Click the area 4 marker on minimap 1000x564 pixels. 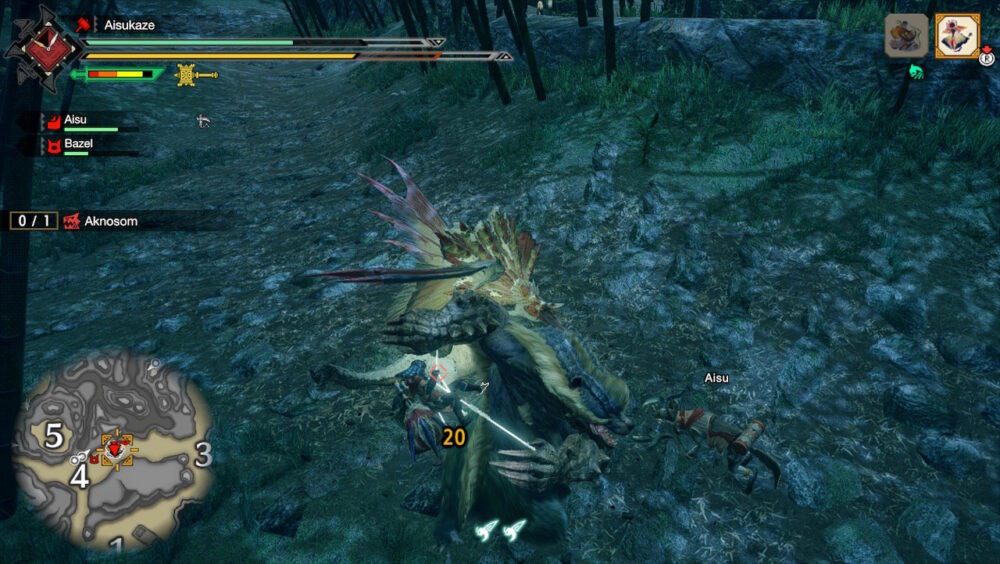[78, 478]
